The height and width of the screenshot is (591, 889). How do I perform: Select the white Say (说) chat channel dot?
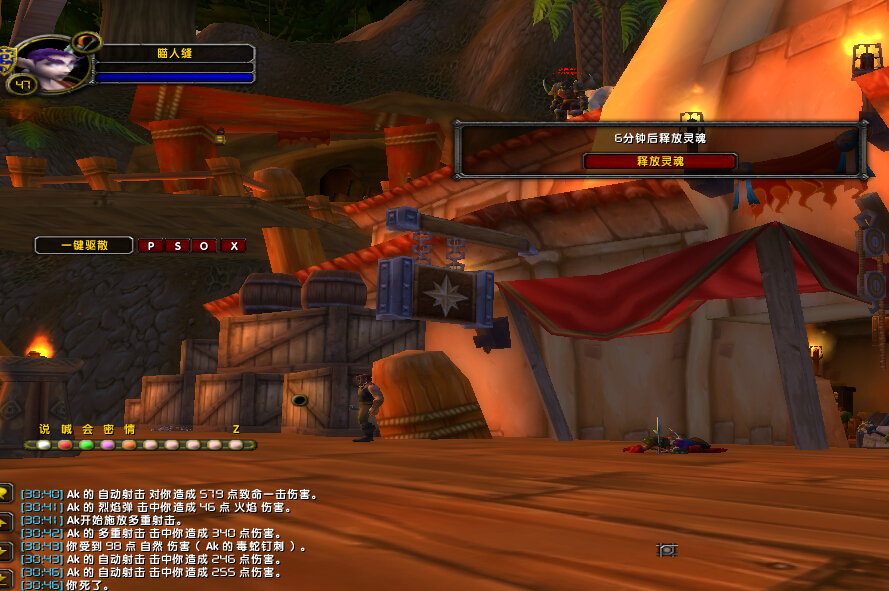[43, 445]
